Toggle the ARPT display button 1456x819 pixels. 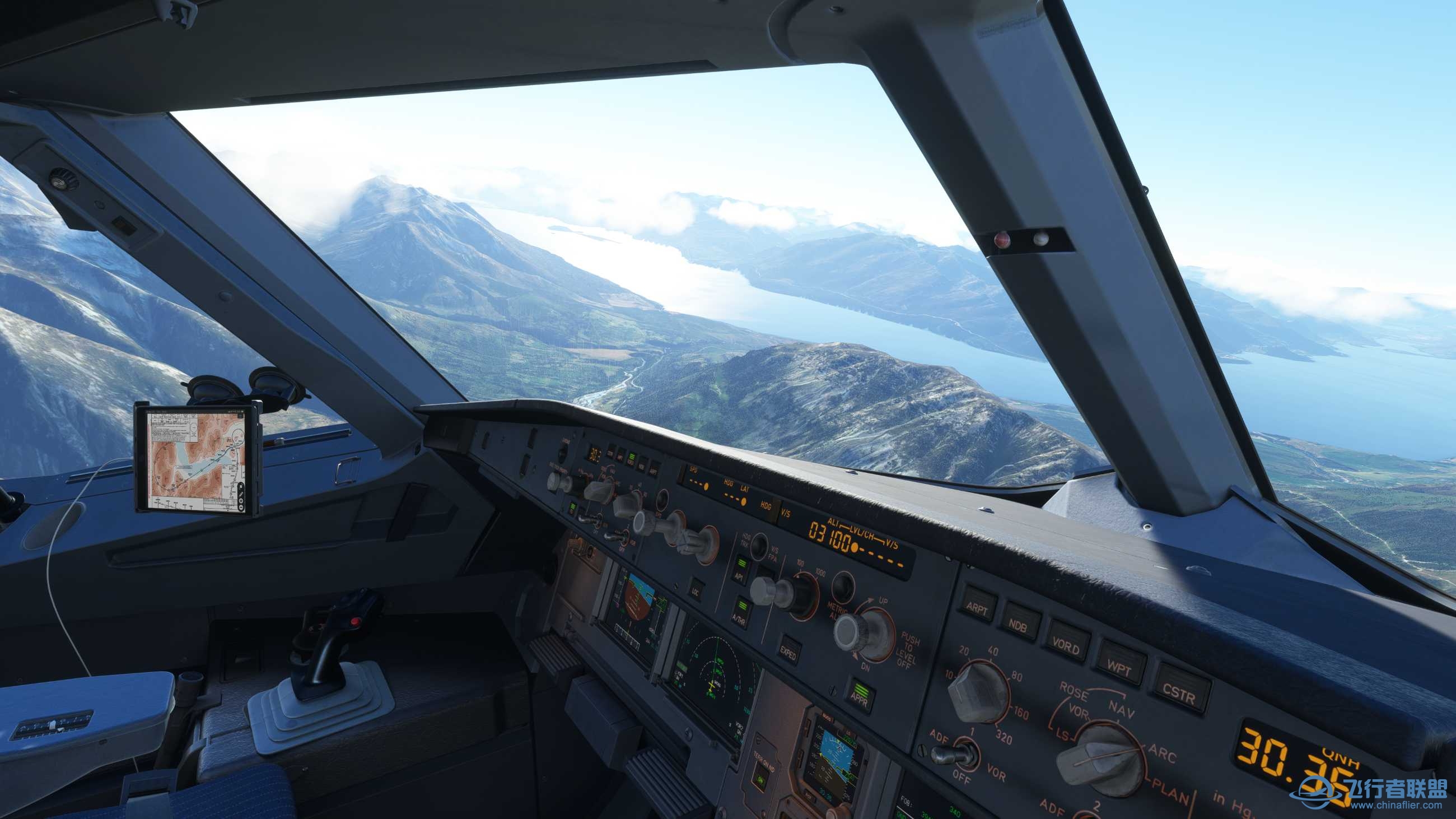[977, 606]
